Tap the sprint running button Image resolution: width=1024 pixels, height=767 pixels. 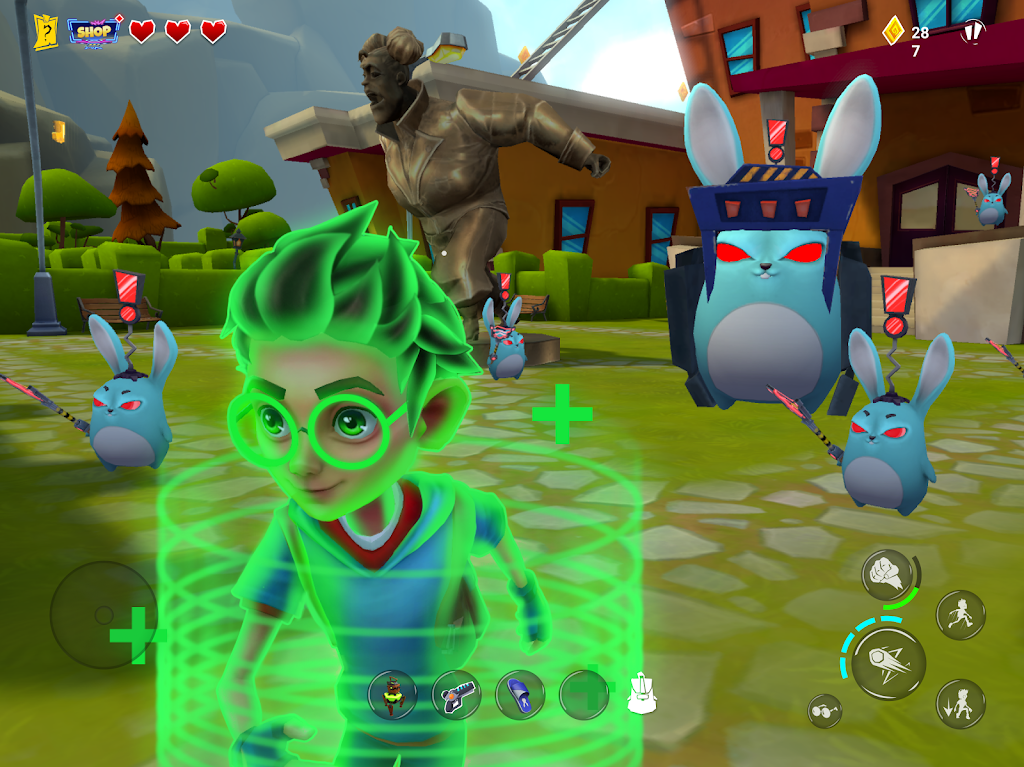pyautogui.click(x=960, y=614)
